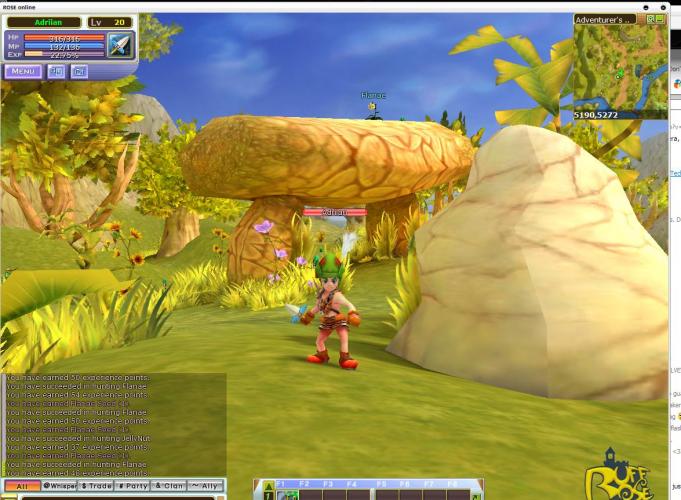The image size is (681, 500).
Task: Click the minimap's magnifier zoom button
Action: tap(650, 19)
